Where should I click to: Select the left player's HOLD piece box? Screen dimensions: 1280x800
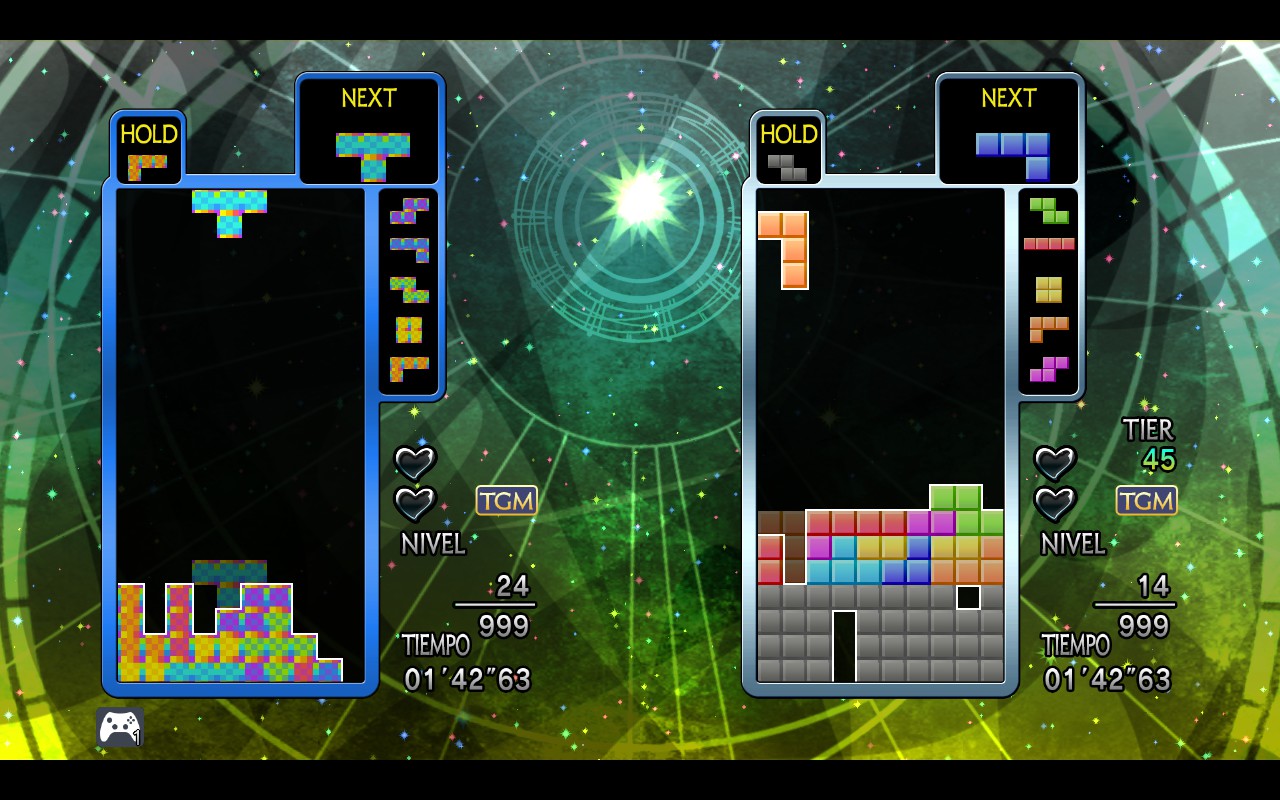point(148,151)
